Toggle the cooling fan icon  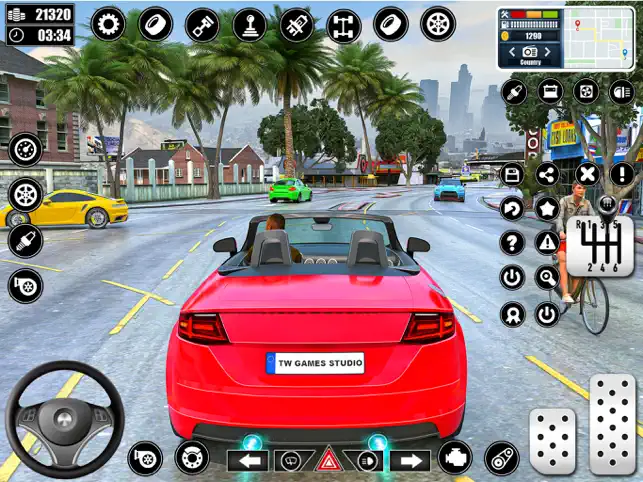tap(585, 92)
